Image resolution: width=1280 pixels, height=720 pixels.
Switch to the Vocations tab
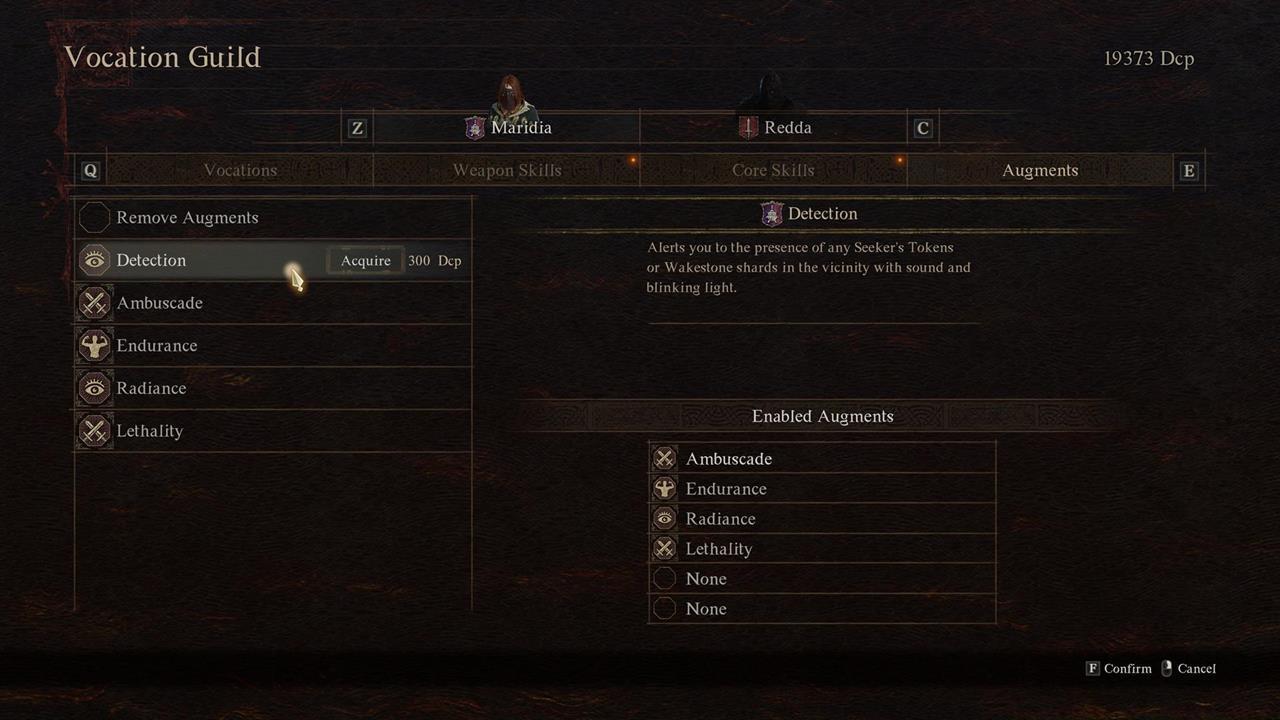(x=240, y=170)
